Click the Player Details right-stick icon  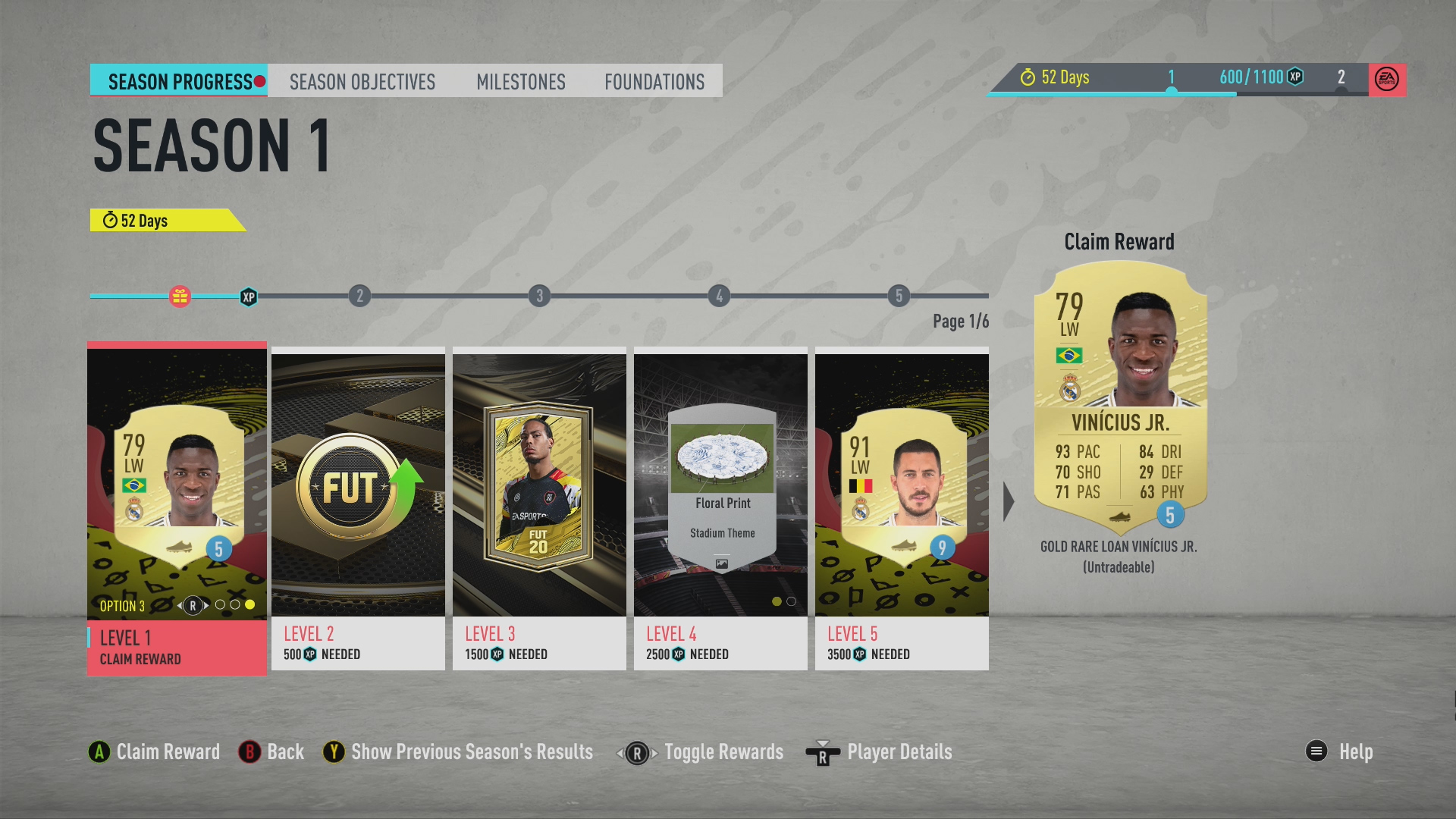point(824,752)
